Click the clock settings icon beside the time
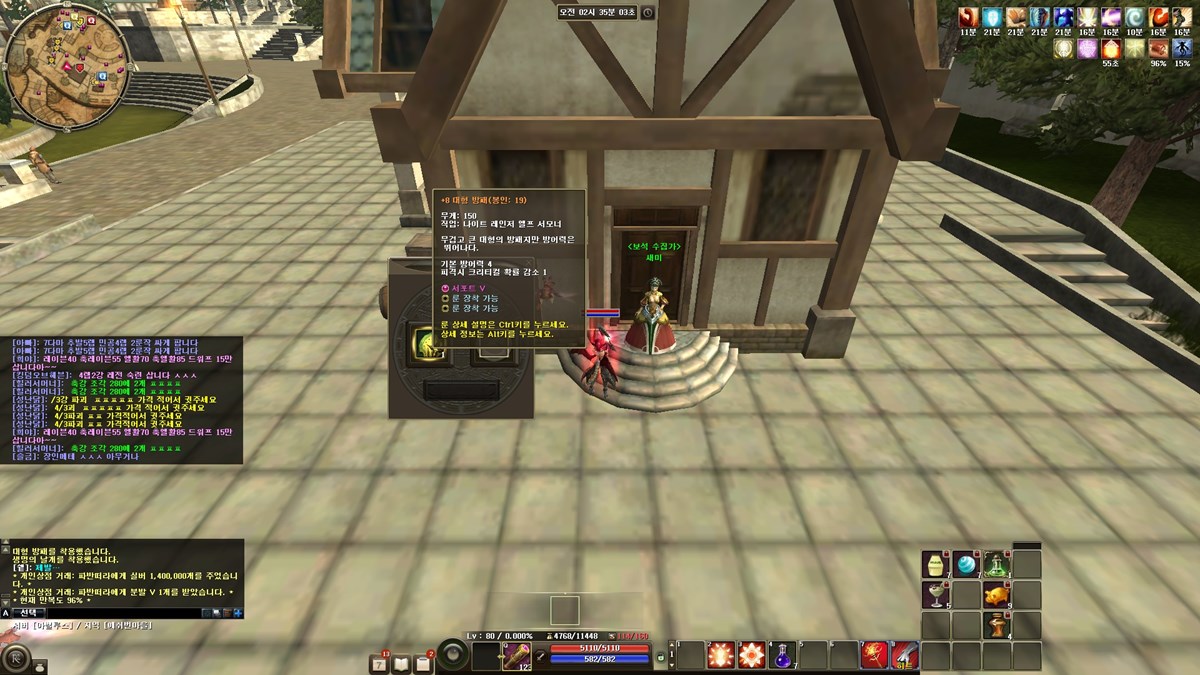This screenshot has width=1200, height=675. pyautogui.click(x=648, y=12)
